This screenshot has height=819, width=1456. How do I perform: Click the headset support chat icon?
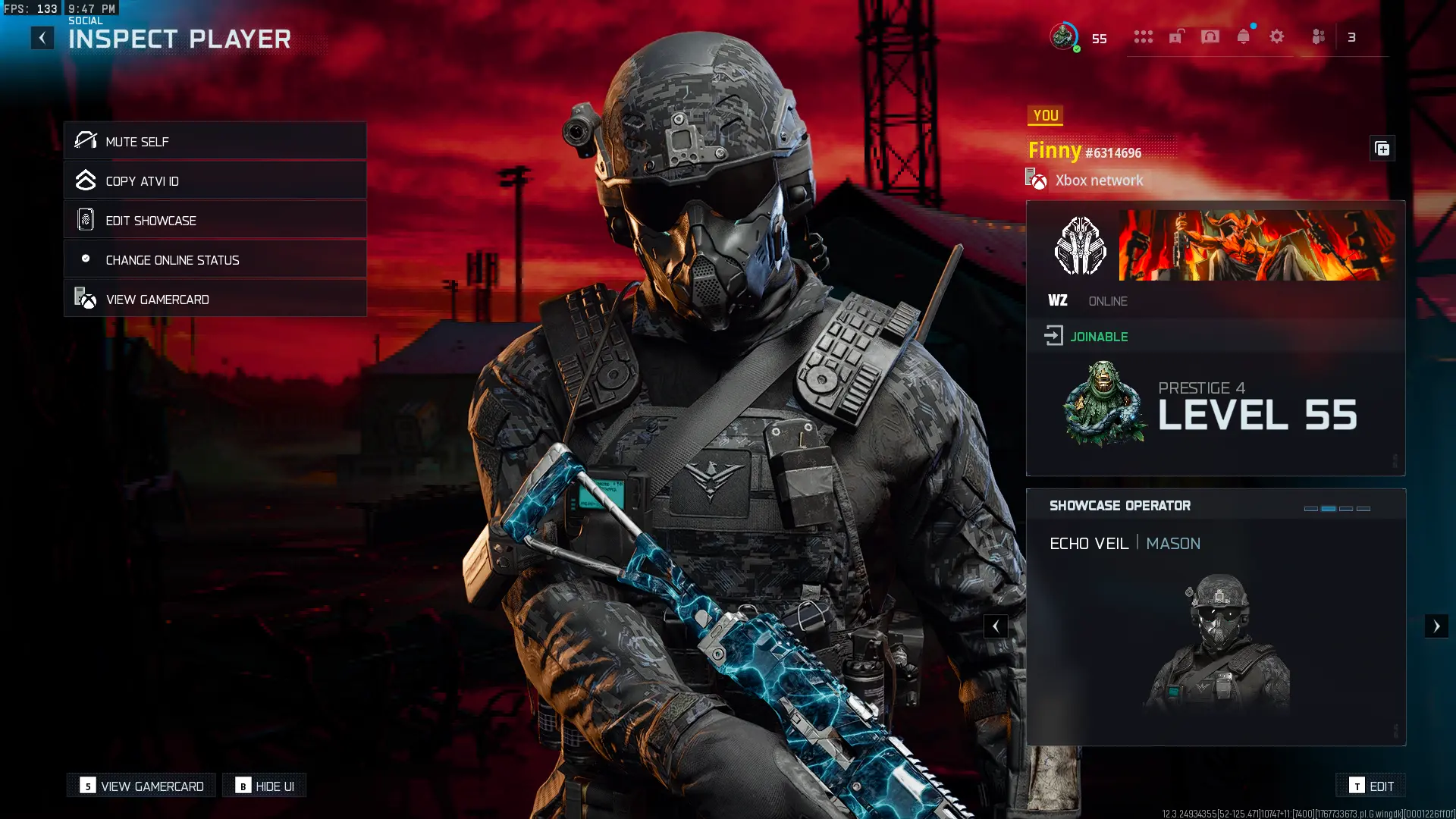(x=1210, y=36)
